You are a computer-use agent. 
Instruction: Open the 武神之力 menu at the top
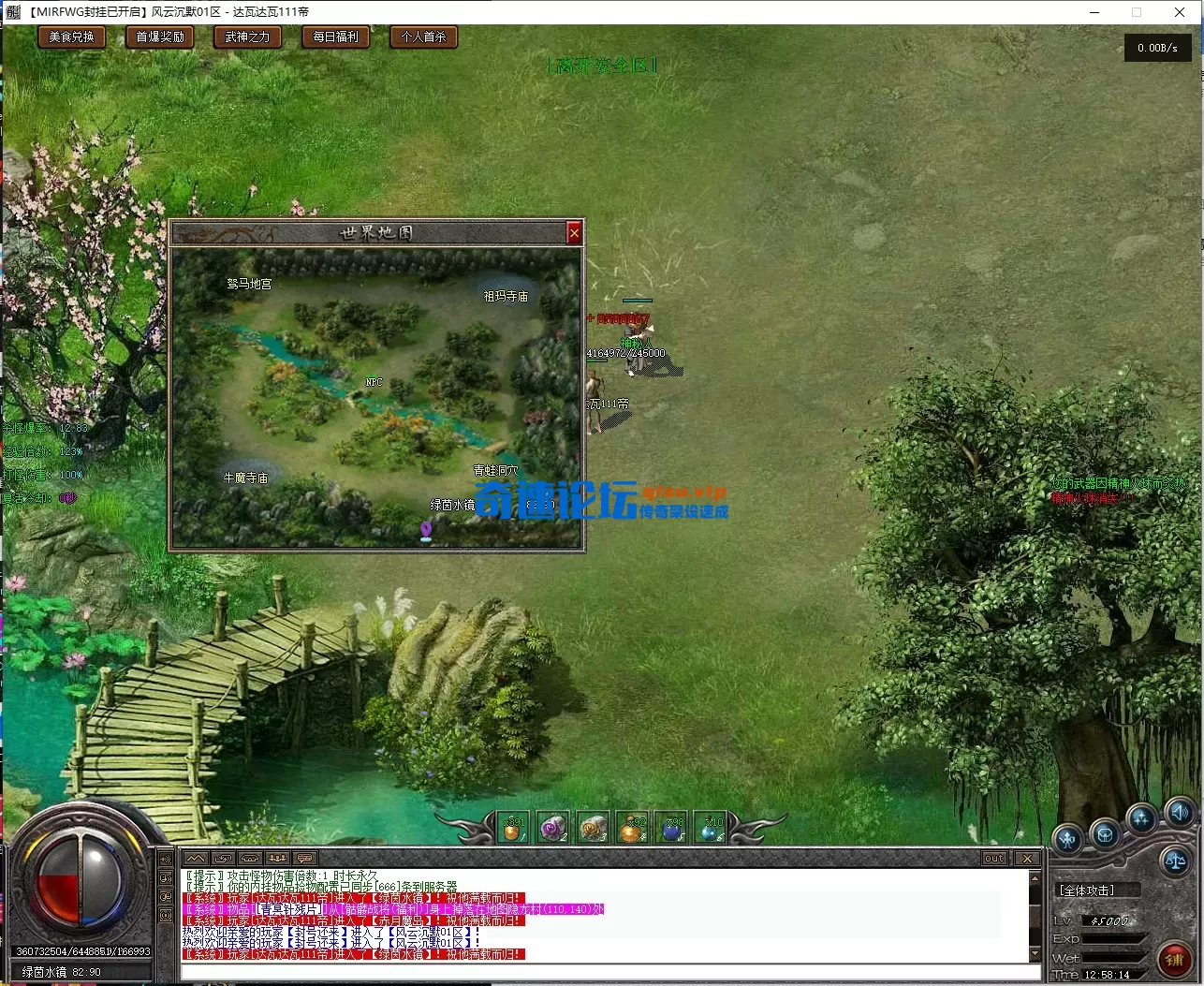point(247,37)
